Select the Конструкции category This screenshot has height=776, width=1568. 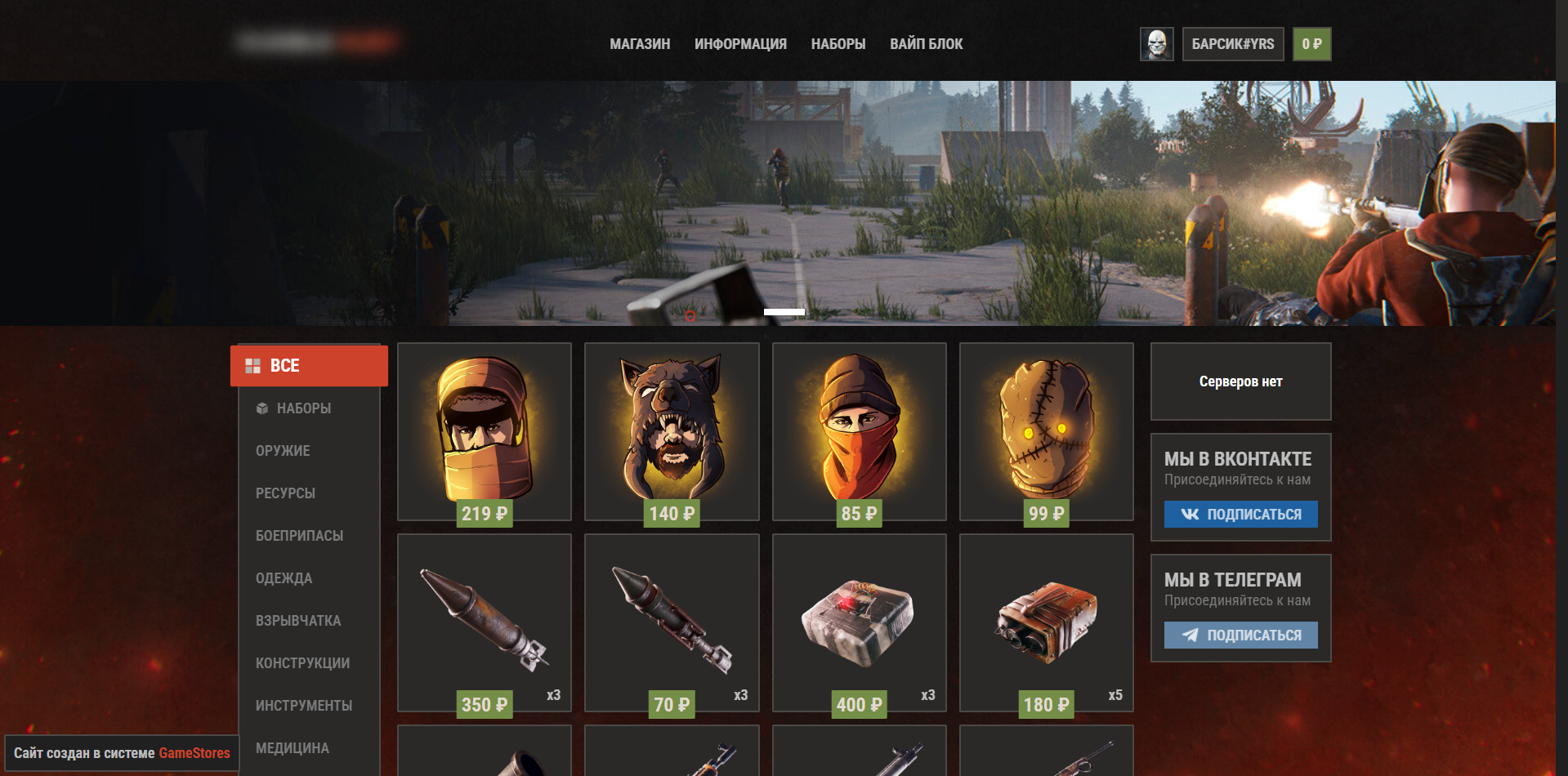302,663
